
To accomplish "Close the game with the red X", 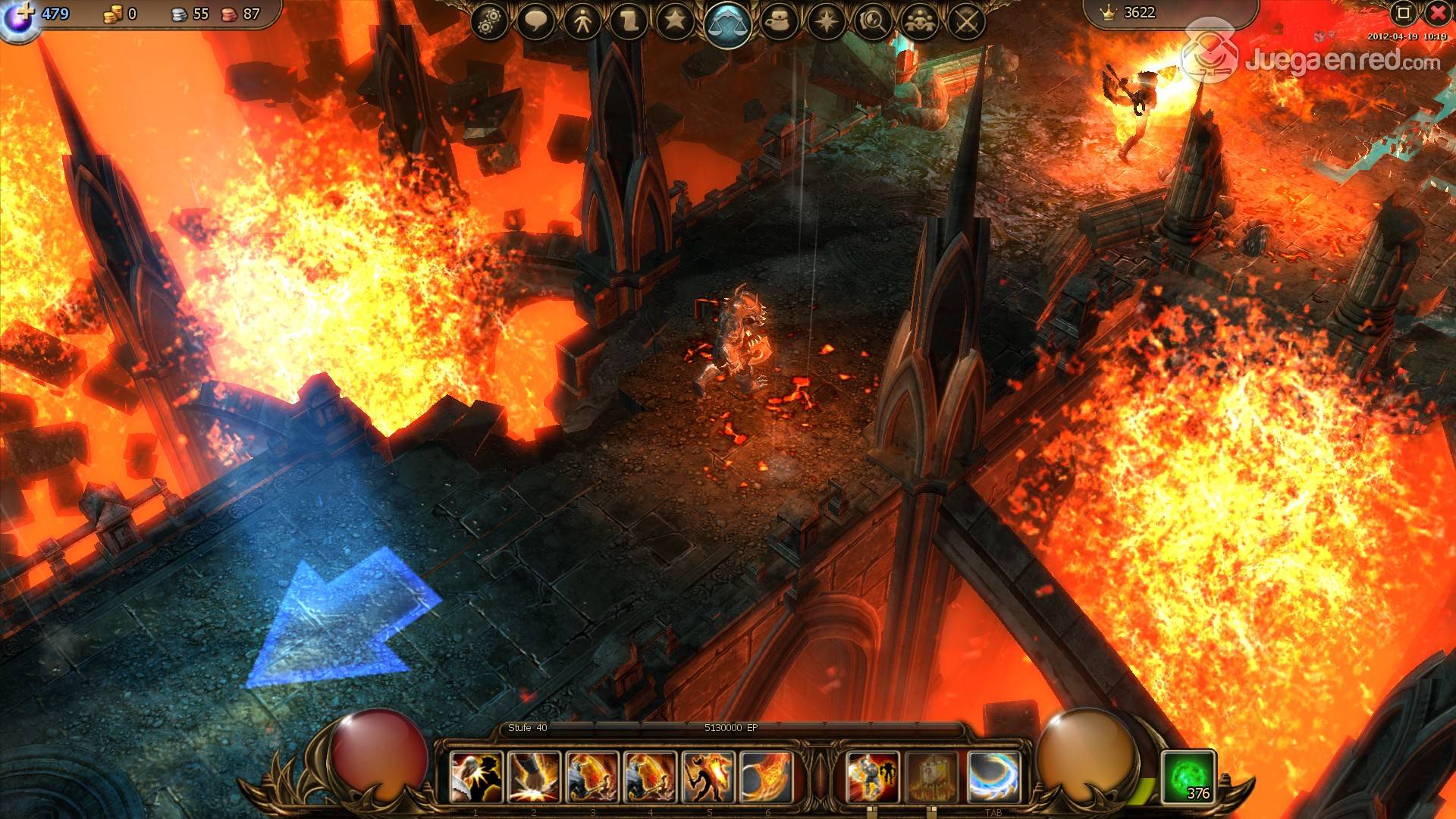I will pyautogui.click(x=1437, y=13).
